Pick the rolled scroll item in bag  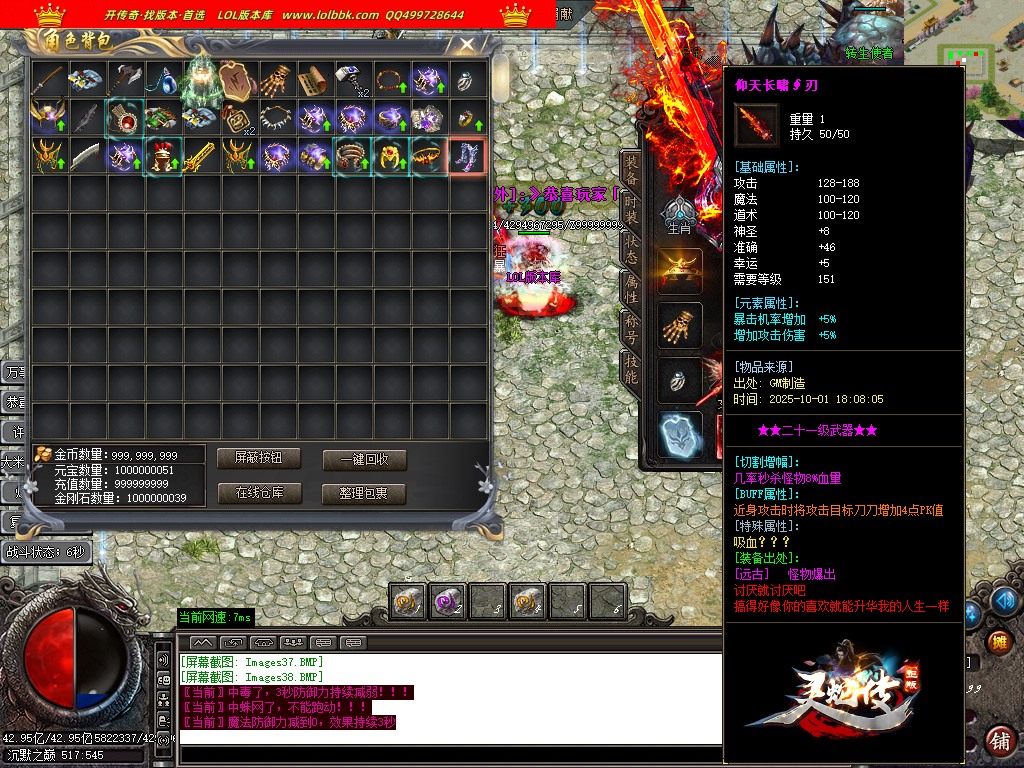[315, 80]
